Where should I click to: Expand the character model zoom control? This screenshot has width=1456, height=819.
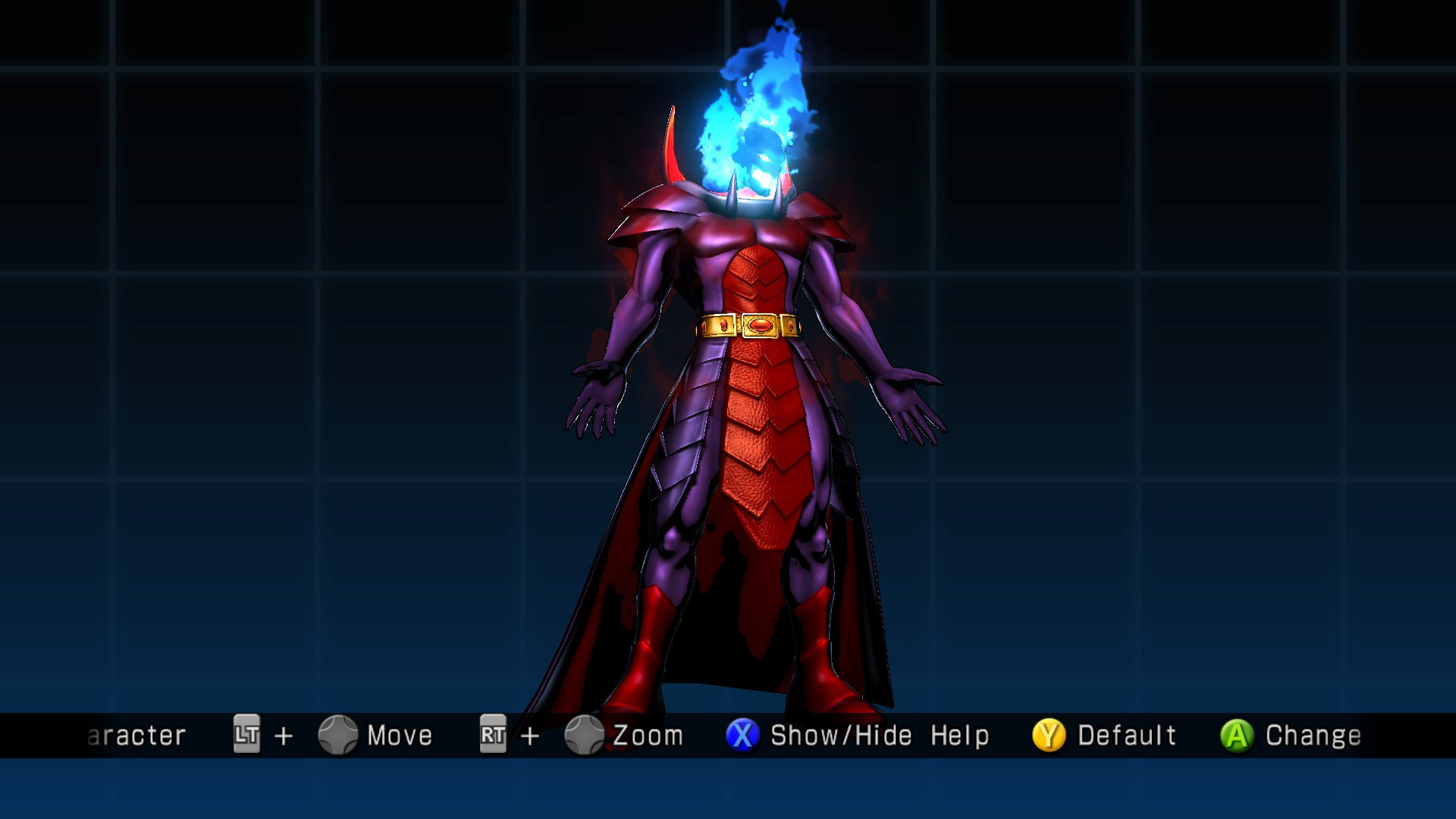585,734
